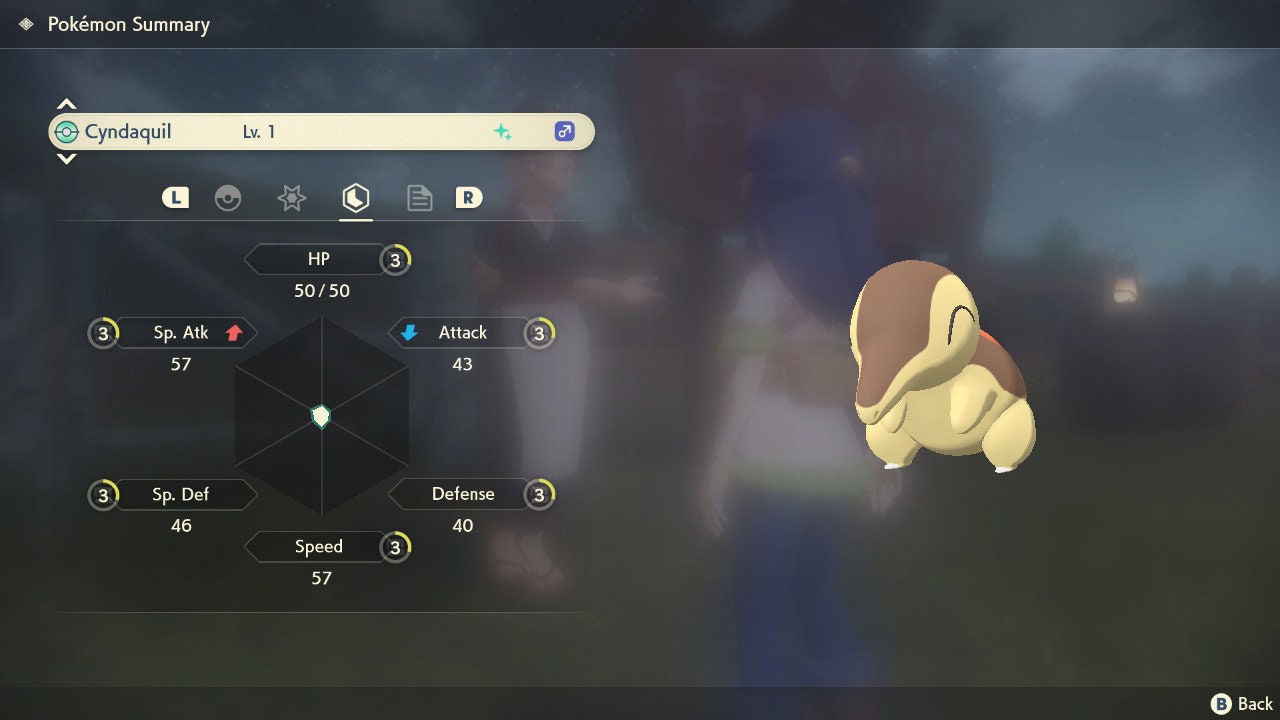The height and width of the screenshot is (720, 1280).
Task: Select the highlighted stats tab
Action: click(355, 198)
